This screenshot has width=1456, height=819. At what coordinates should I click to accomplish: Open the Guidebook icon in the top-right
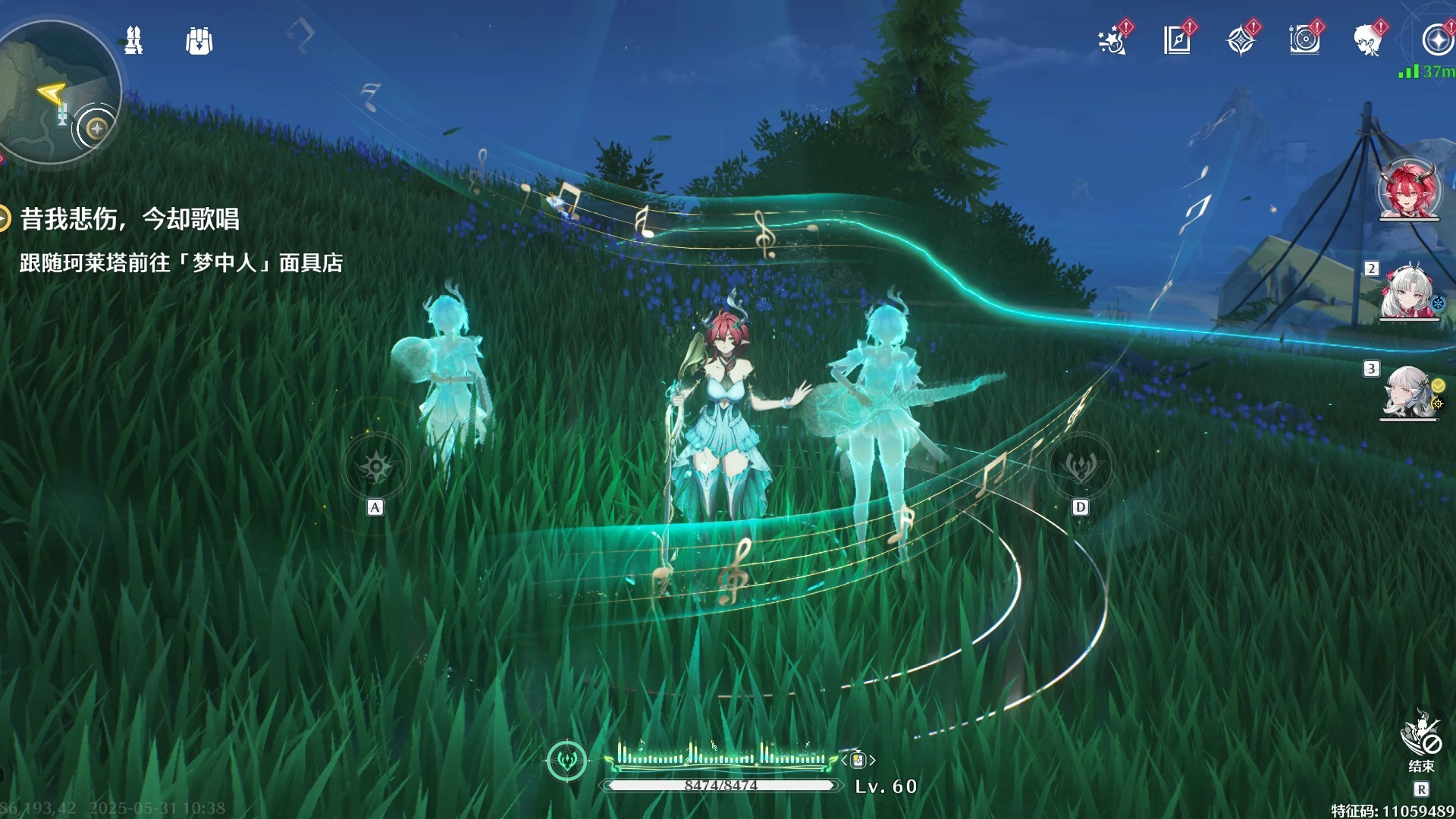point(1176,42)
